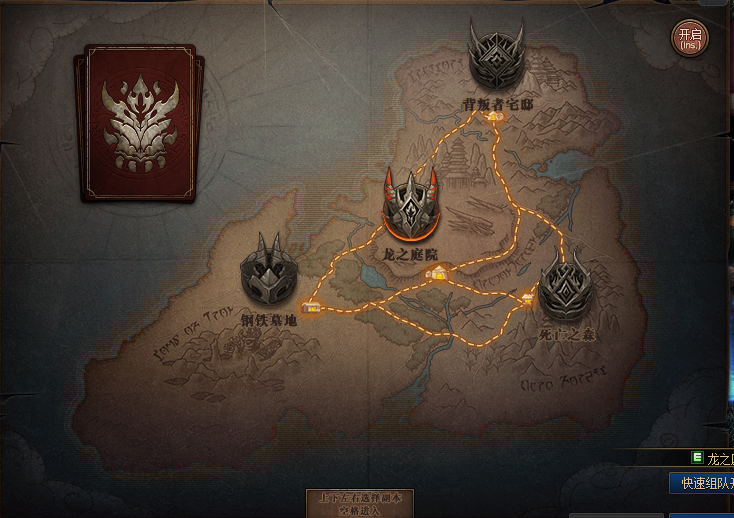
Task: Click the round 开启 button
Action: click(689, 39)
